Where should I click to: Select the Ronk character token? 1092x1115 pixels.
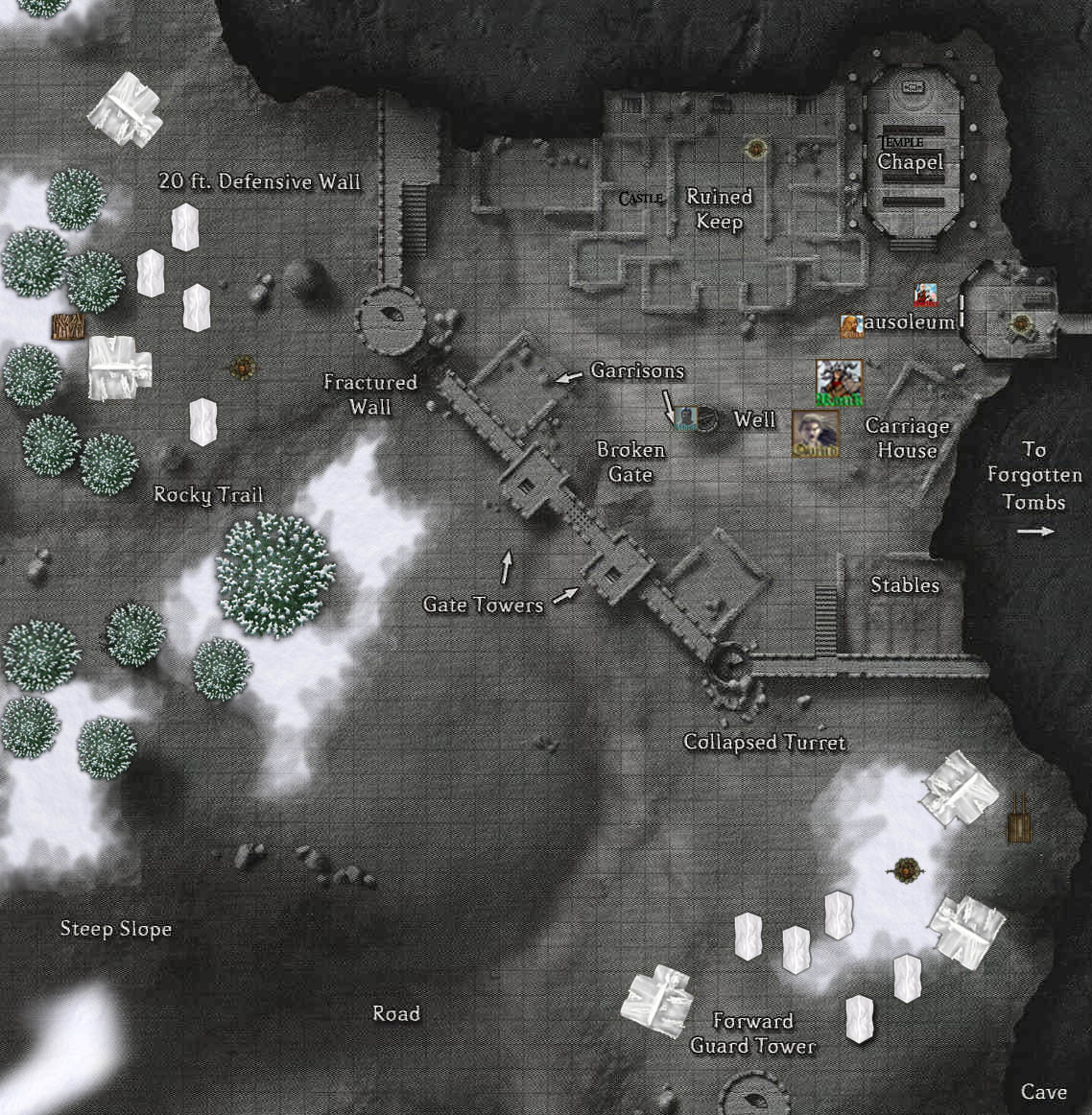pyautogui.click(x=839, y=382)
